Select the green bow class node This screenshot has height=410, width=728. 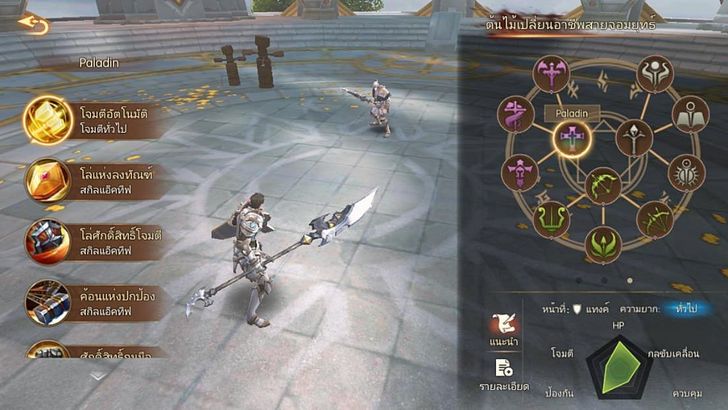(603, 186)
